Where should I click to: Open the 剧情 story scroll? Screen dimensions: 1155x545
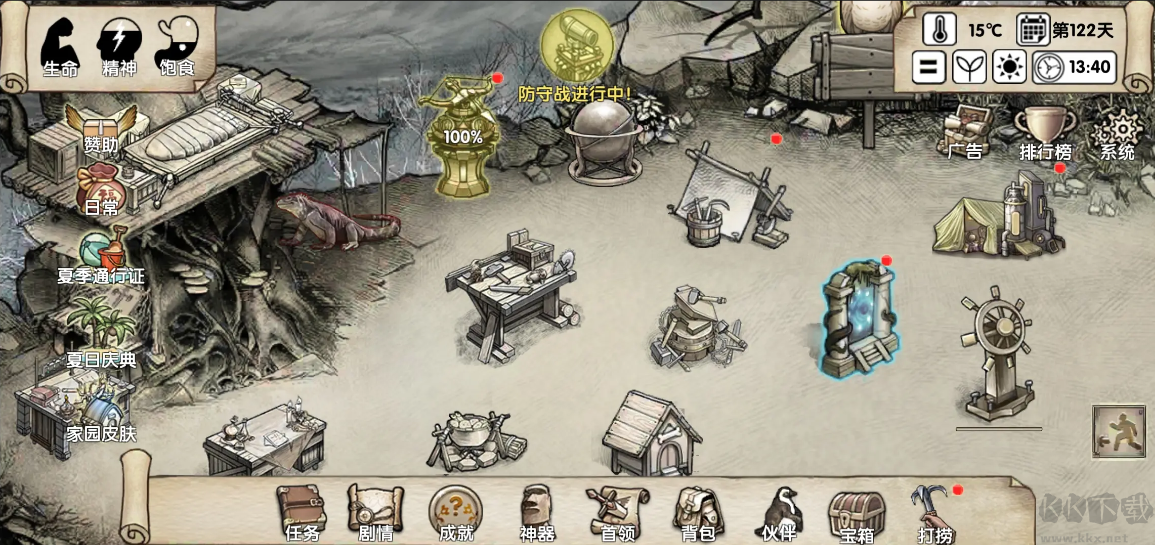tap(375, 510)
